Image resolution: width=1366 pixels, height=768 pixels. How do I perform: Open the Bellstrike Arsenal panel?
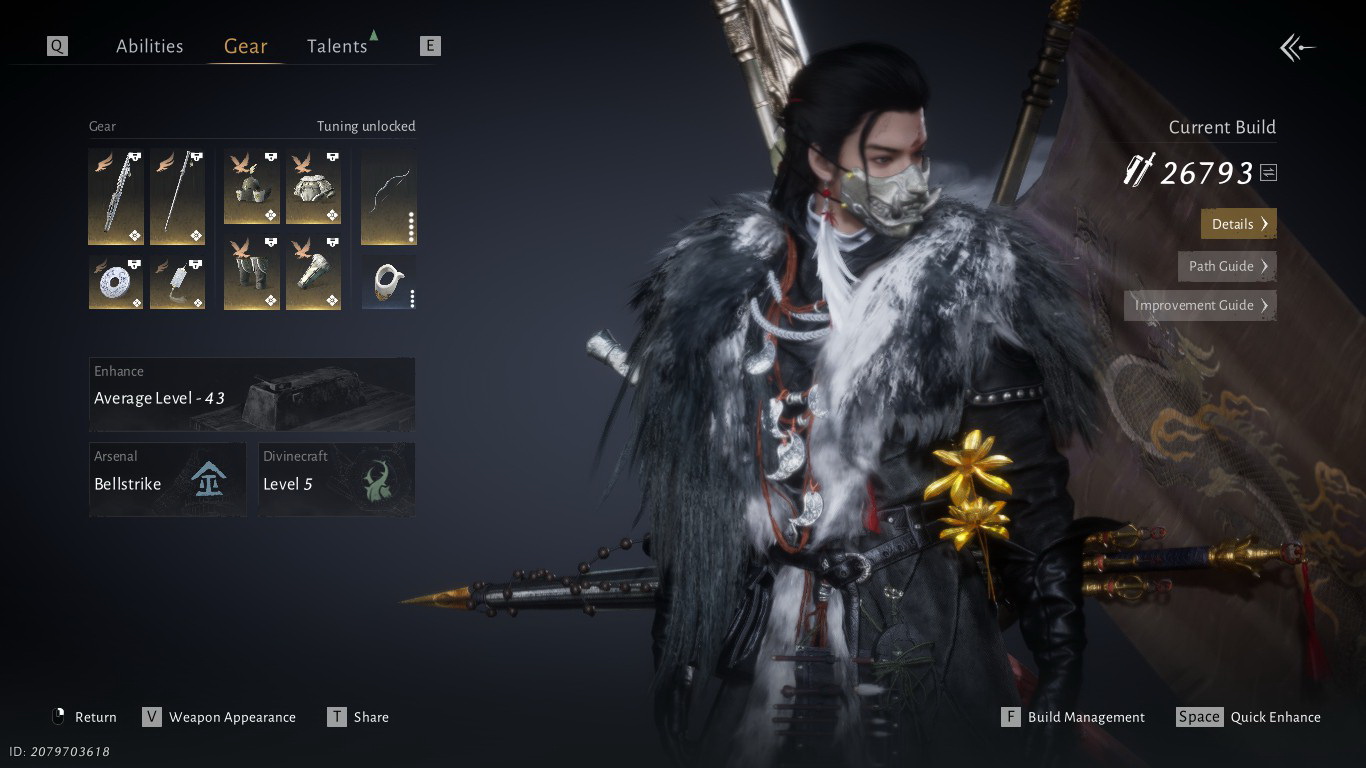pos(167,480)
